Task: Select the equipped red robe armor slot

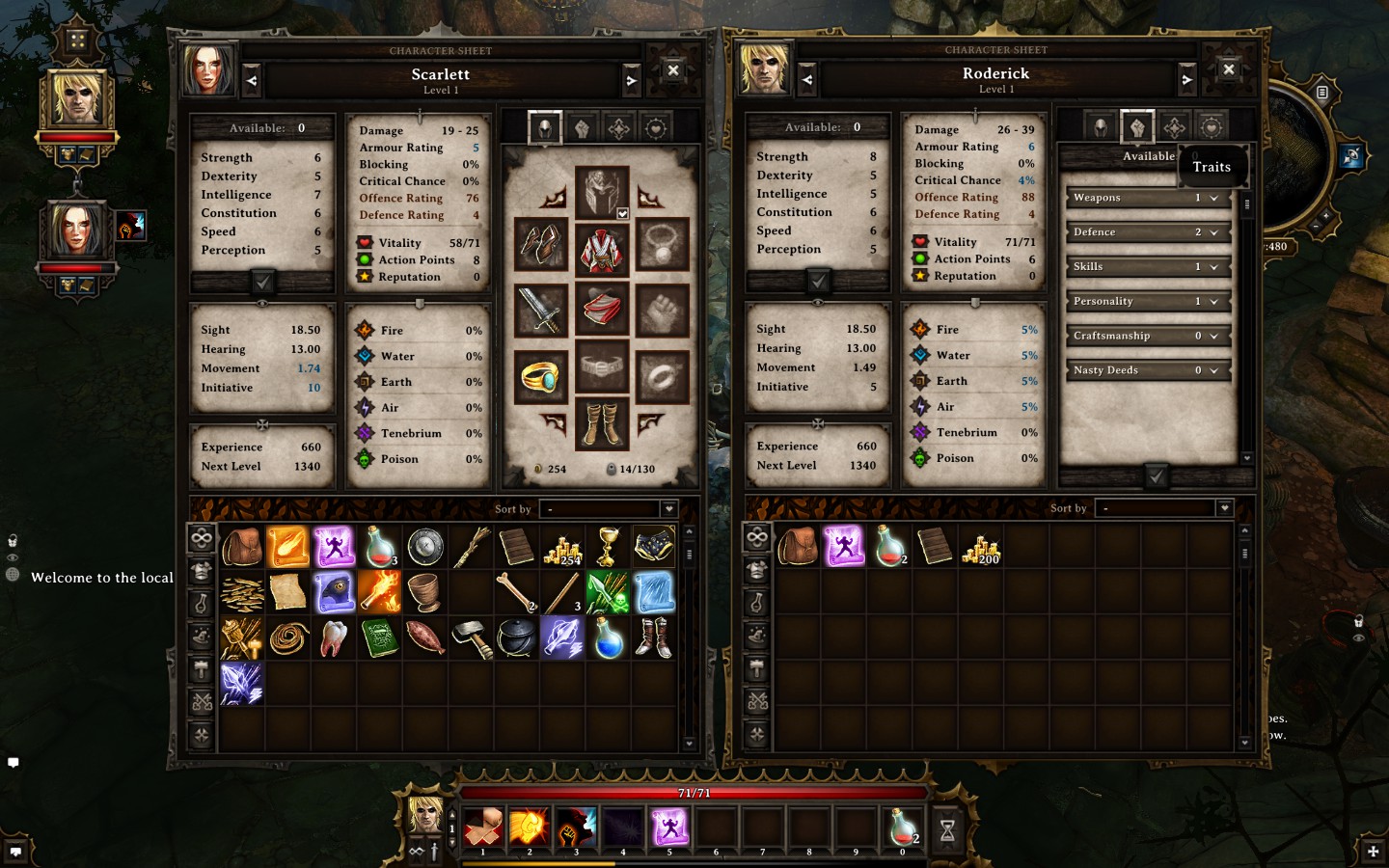Action: pos(603,249)
